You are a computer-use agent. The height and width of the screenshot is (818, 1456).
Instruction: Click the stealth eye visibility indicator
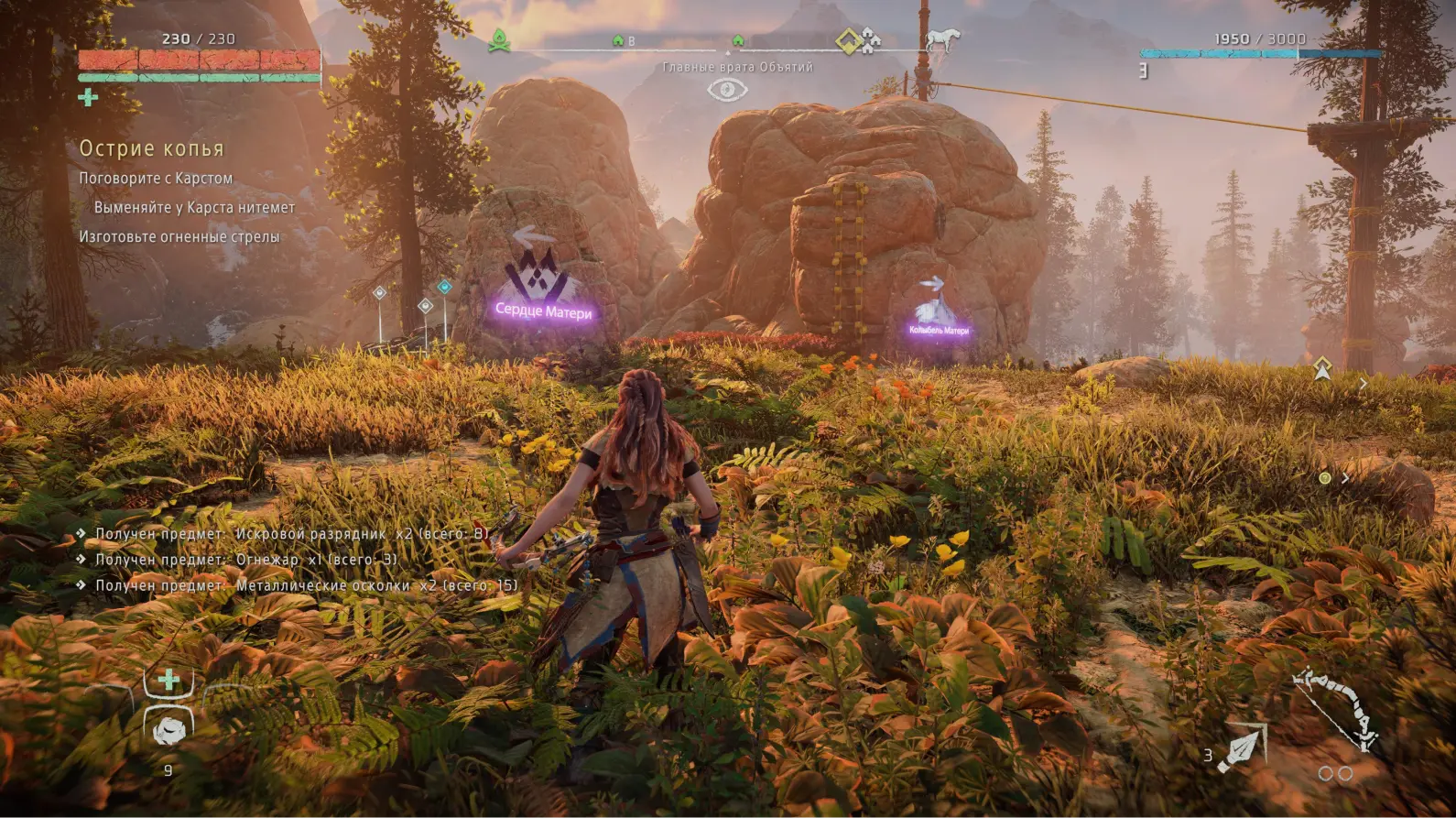coord(728,90)
